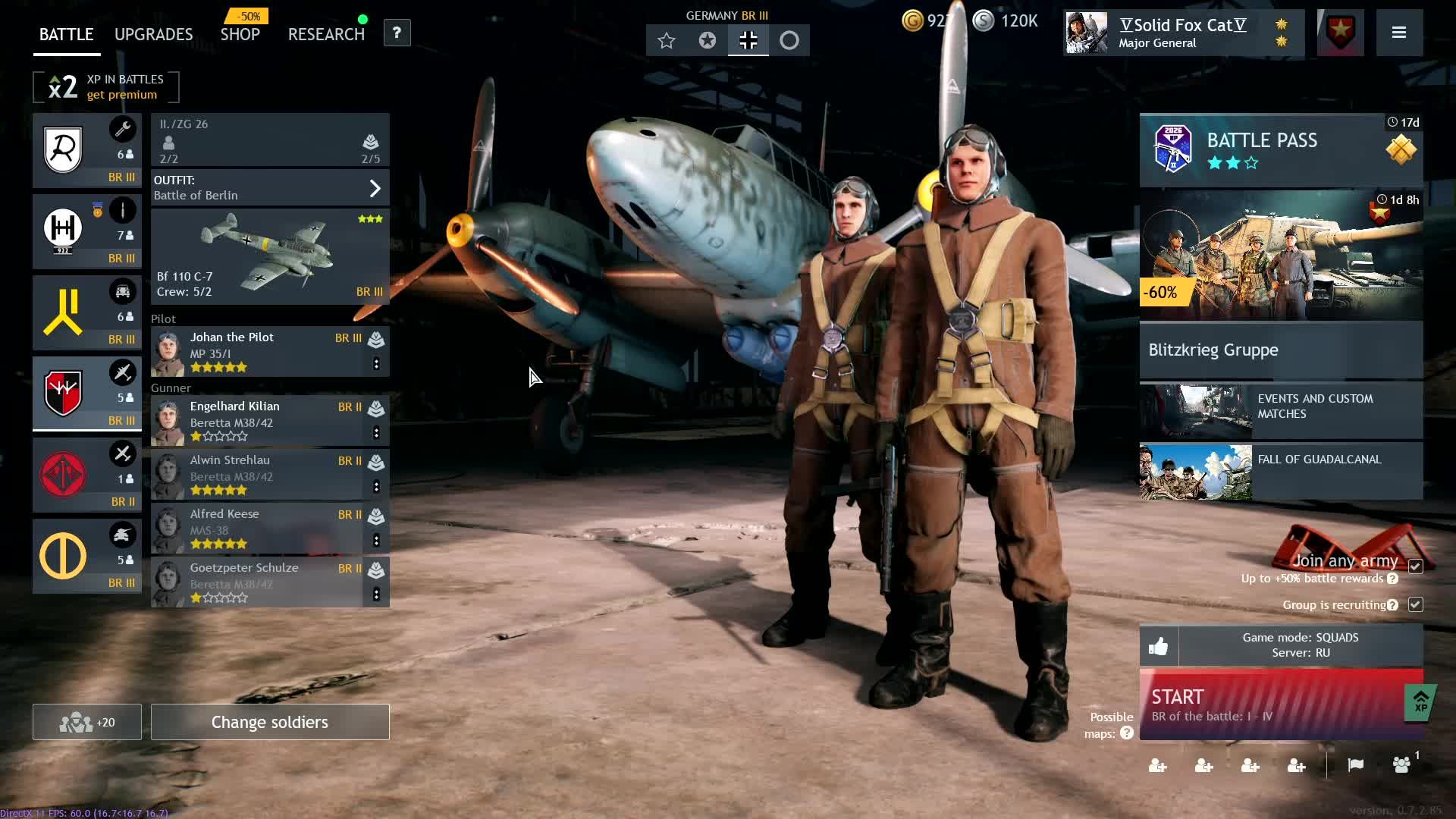Toggle the Join any army checkbox
This screenshot has width=1456, height=819.
point(1415,566)
